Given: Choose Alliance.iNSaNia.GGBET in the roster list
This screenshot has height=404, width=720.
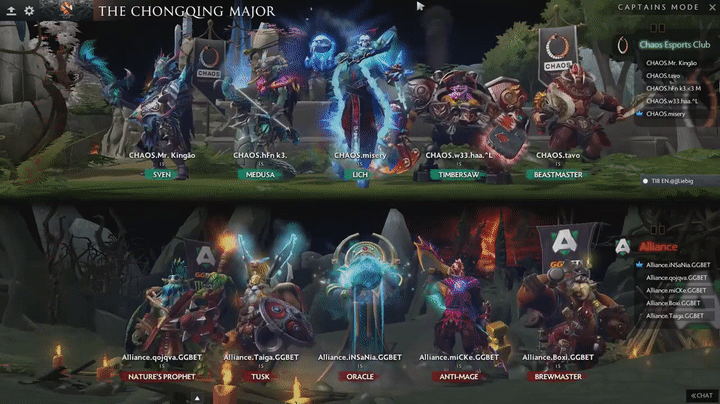Looking at the screenshot, I should [x=677, y=265].
